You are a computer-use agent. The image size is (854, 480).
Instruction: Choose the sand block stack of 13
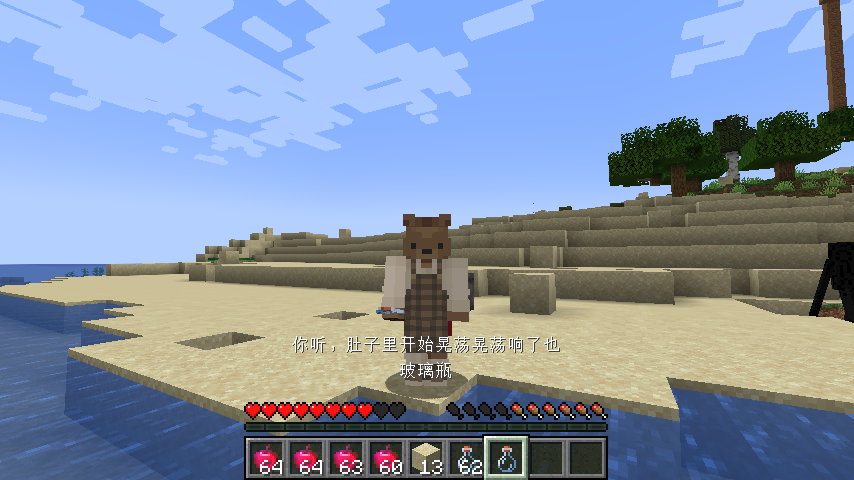pos(426,458)
